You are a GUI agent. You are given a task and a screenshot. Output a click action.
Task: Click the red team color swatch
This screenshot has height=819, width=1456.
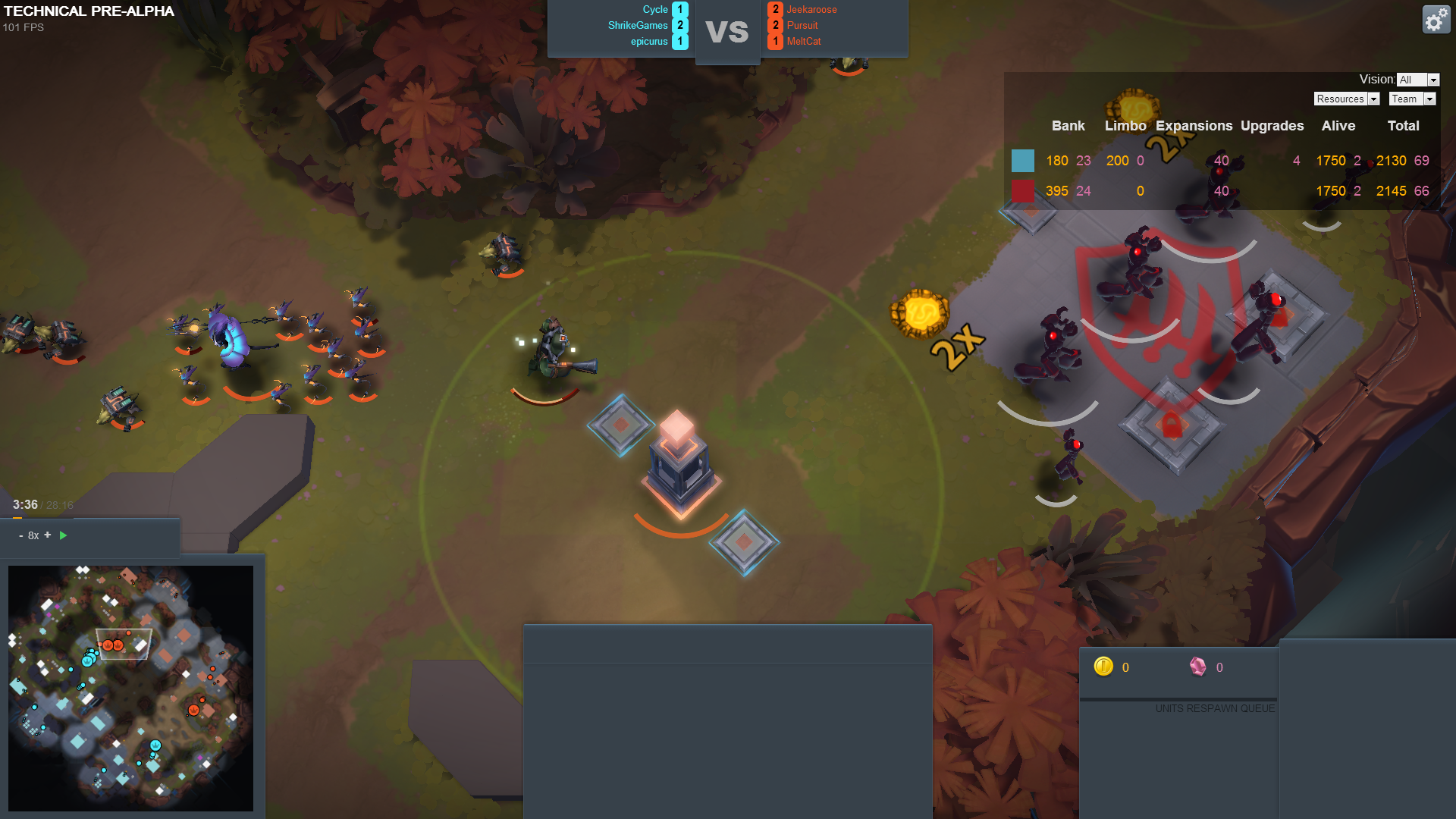coord(1022,191)
